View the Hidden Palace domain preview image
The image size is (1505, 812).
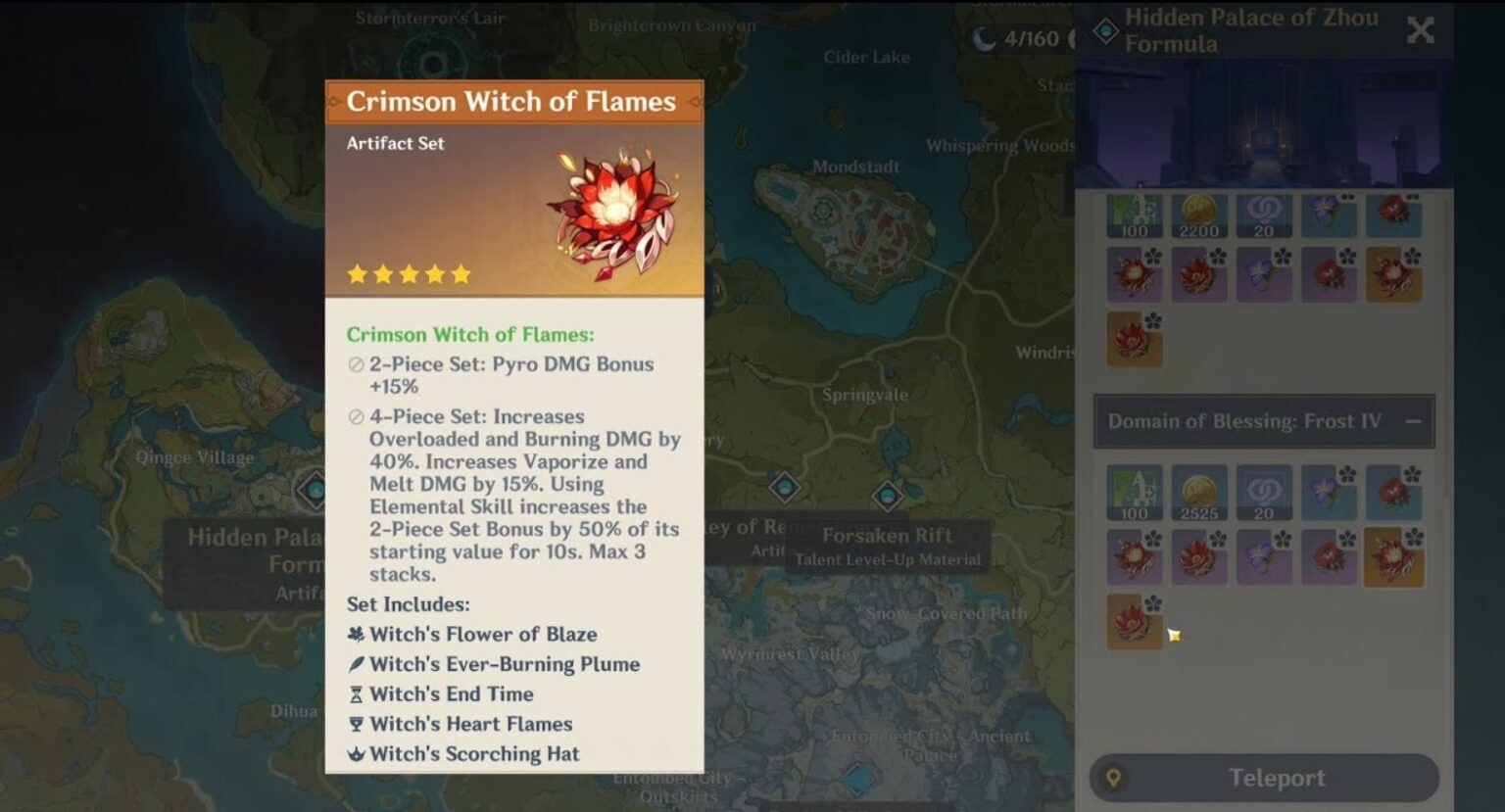(1264, 122)
